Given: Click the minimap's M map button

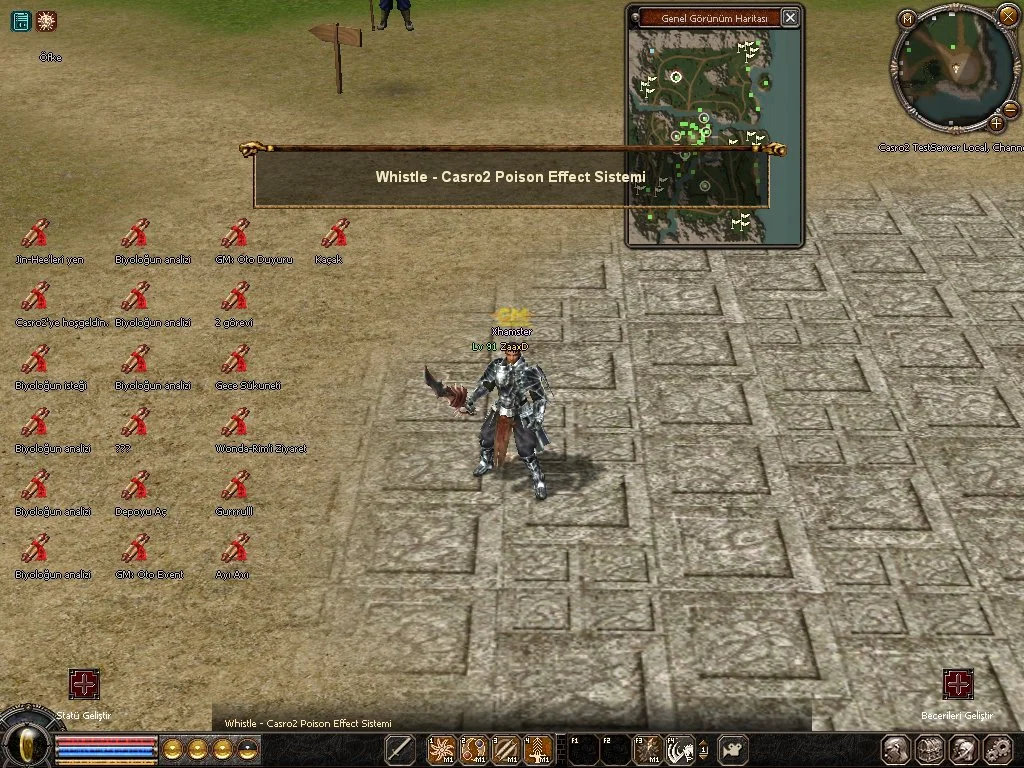Looking at the screenshot, I should [906, 18].
